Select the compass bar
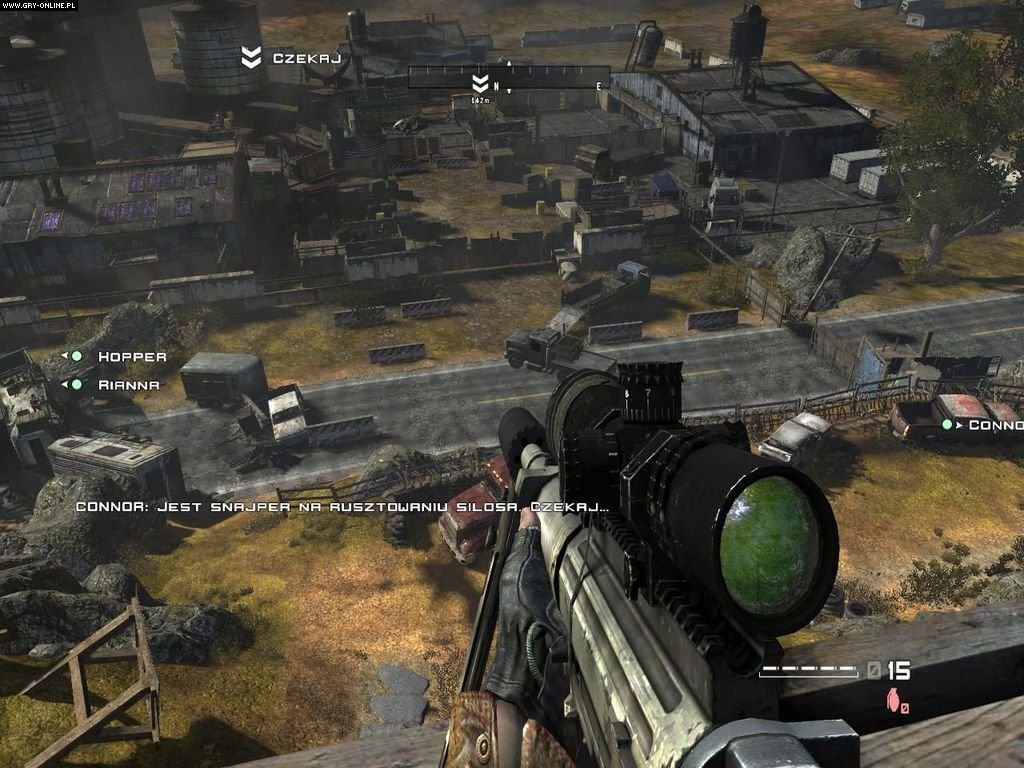The height and width of the screenshot is (768, 1024). point(508,77)
